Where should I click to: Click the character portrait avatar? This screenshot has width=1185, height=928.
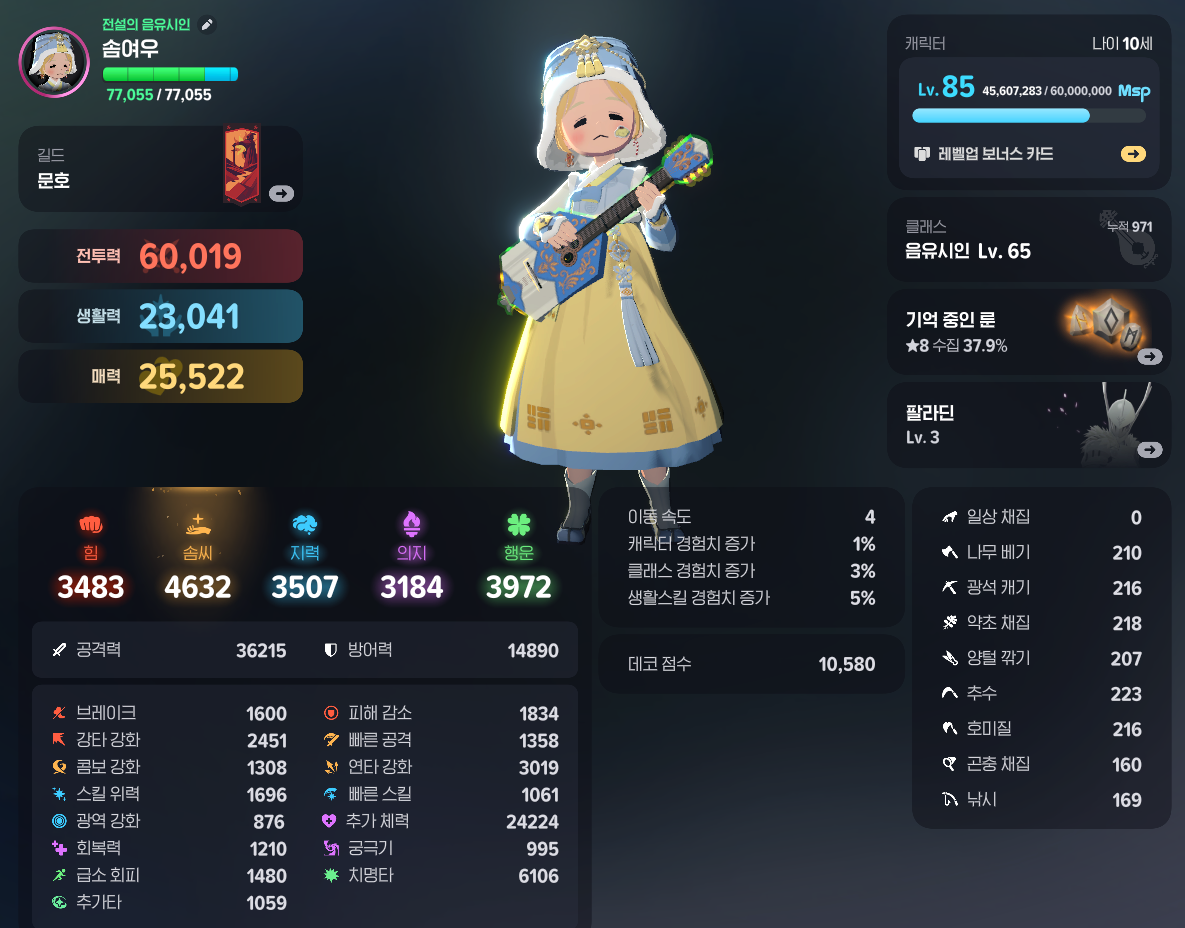(54, 62)
